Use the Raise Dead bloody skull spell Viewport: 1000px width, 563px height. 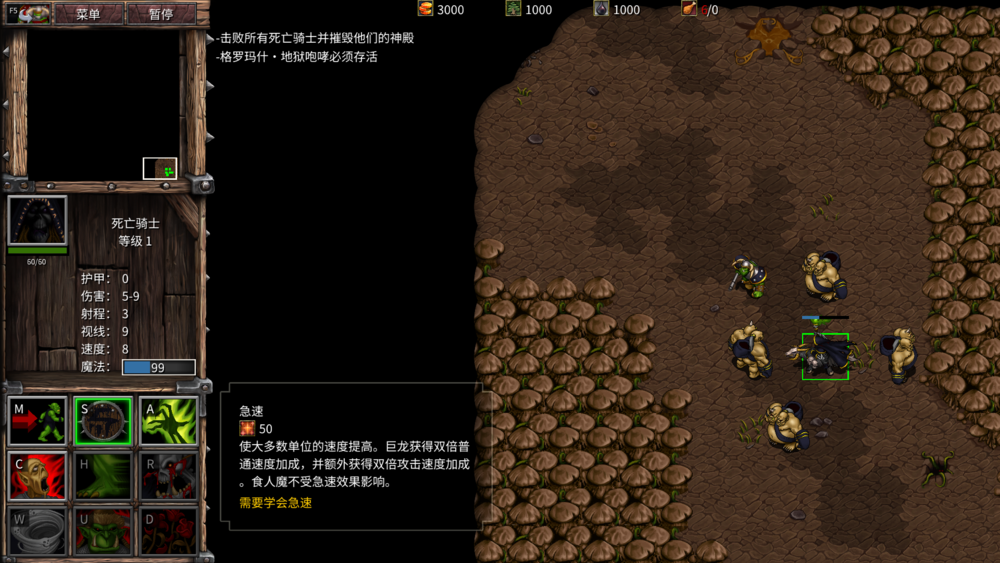pos(168,476)
